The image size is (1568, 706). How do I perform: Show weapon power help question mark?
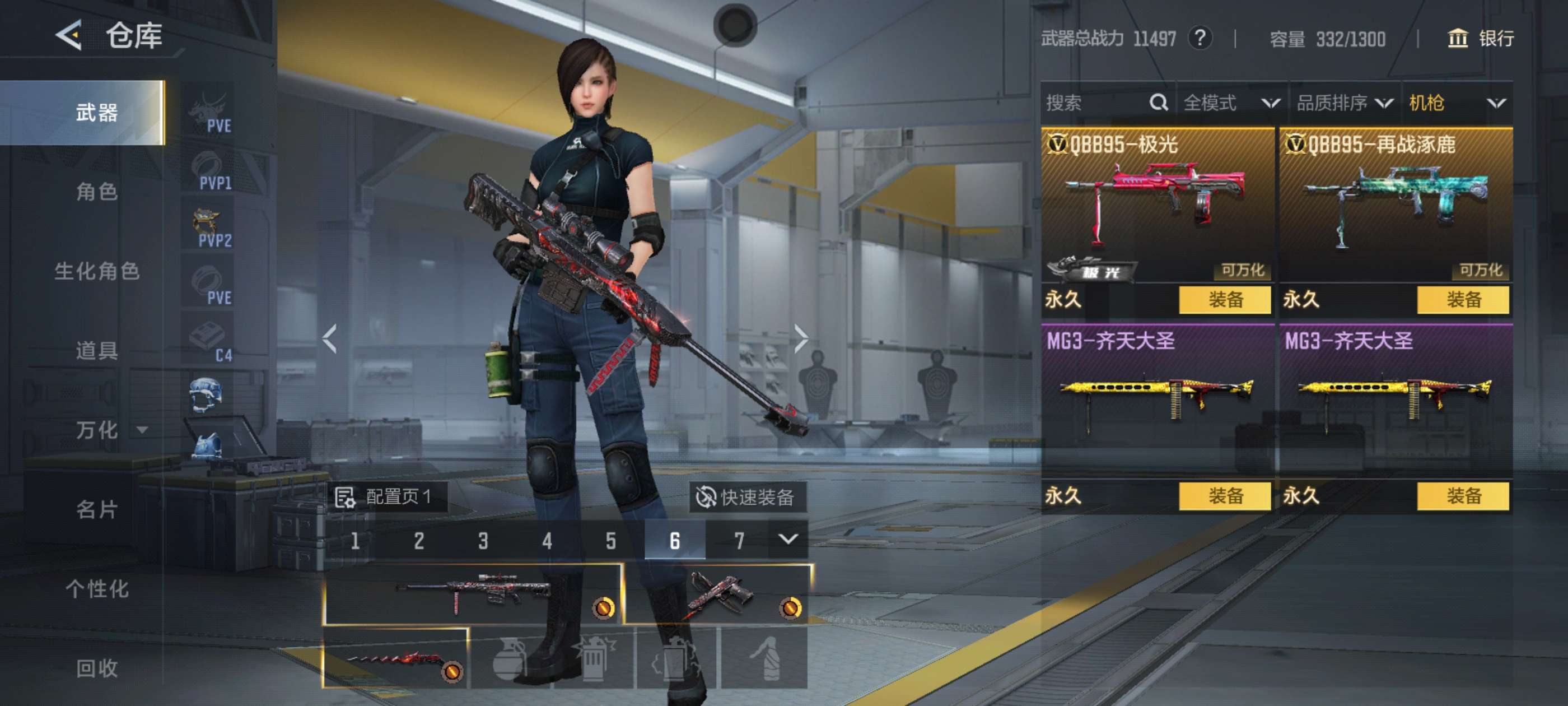1200,38
